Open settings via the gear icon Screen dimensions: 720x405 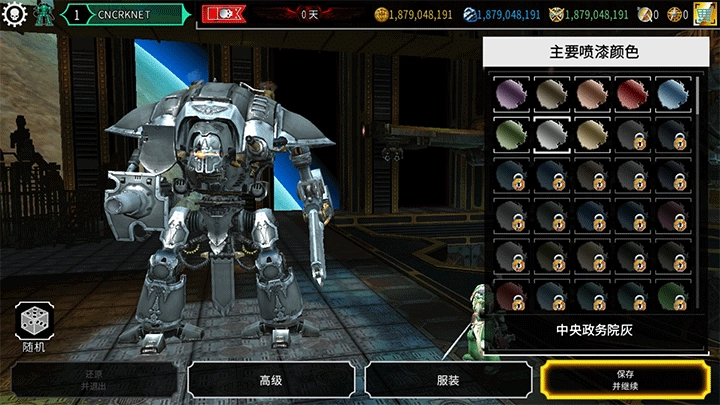(x=17, y=14)
